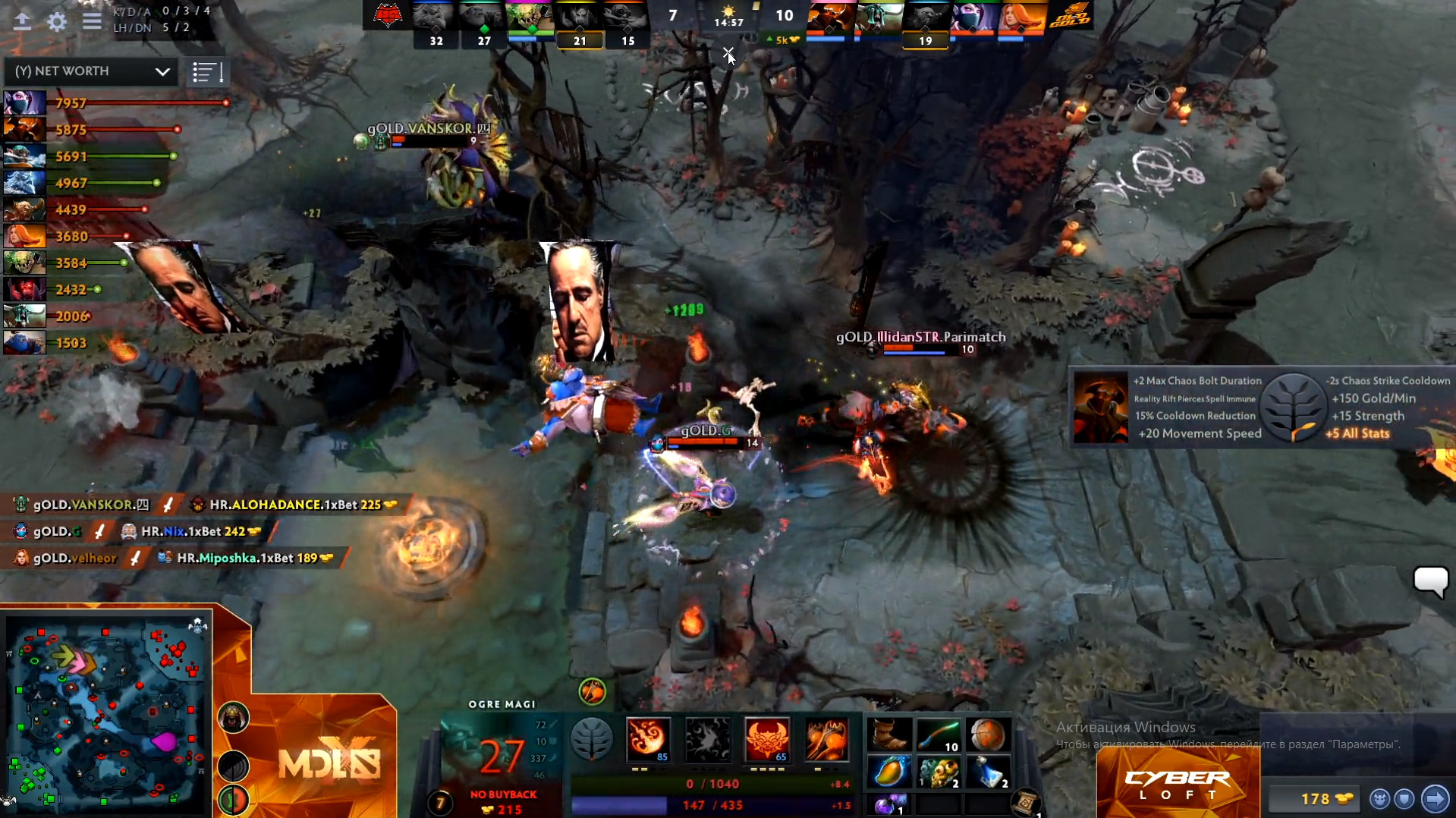Image resolution: width=1456 pixels, height=818 pixels.
Task: Toggle the list sort button beside Net Worth
Action: (206, 72)
